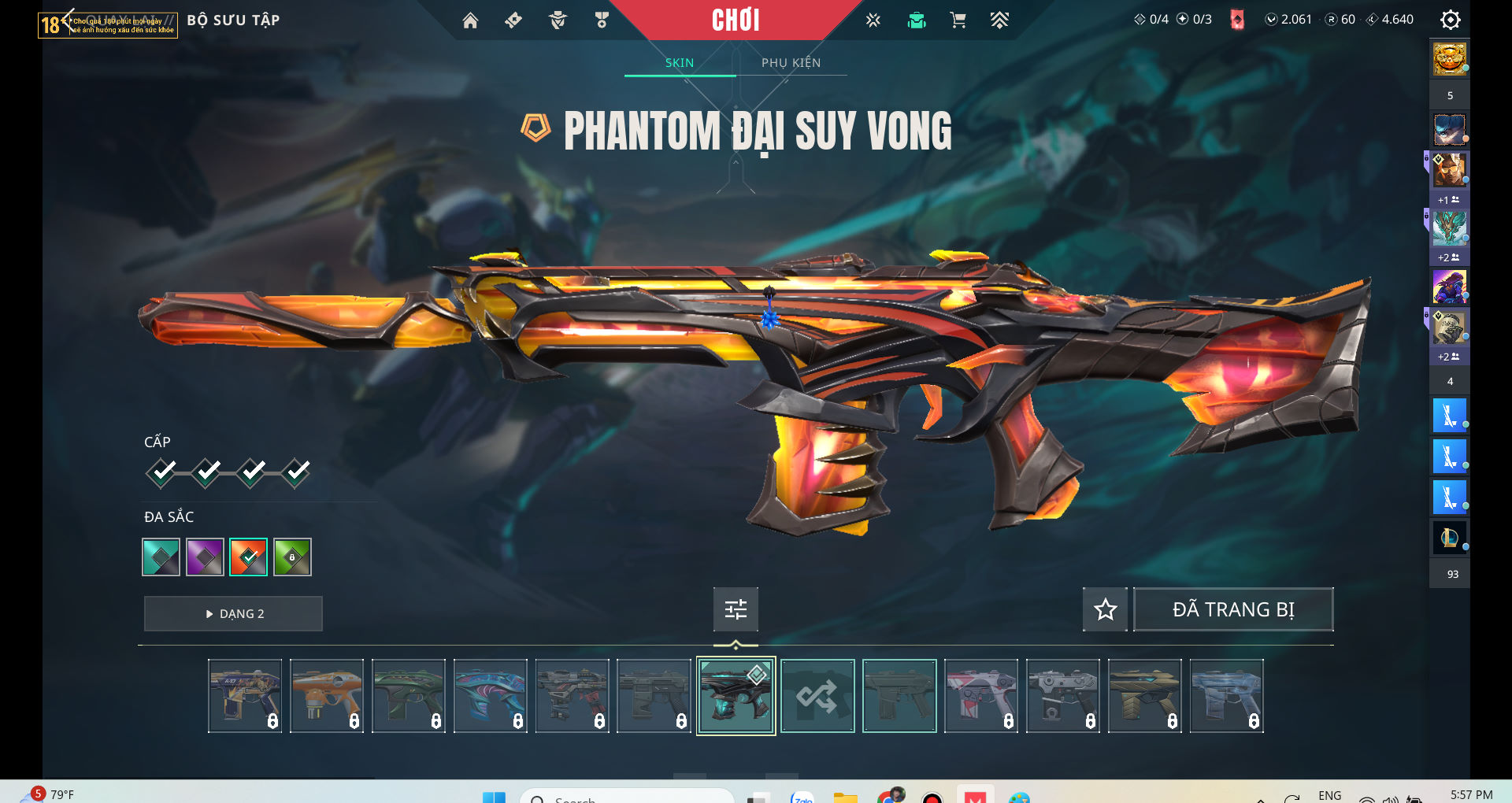The width and height of the screenshot is (1512, 803).
Task: Go to the home screen icon
Action: (470, 20)
